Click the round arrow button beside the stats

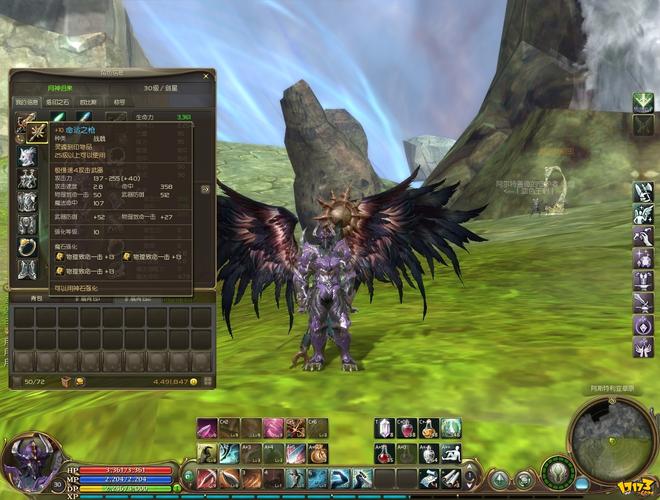205,188
